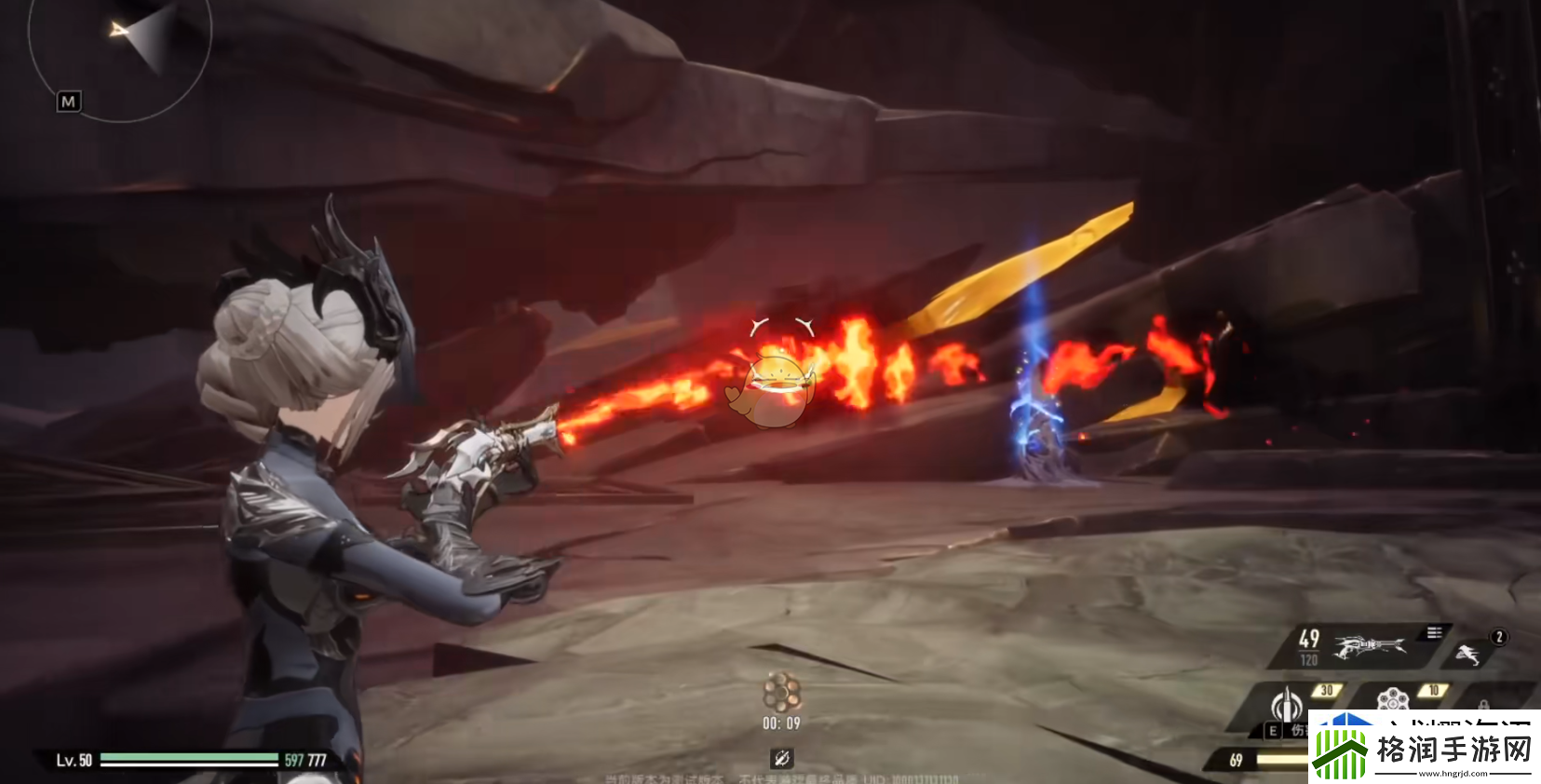Click the crossed-out circular arrows icon
1541x784 pixels.
point(782,758)
